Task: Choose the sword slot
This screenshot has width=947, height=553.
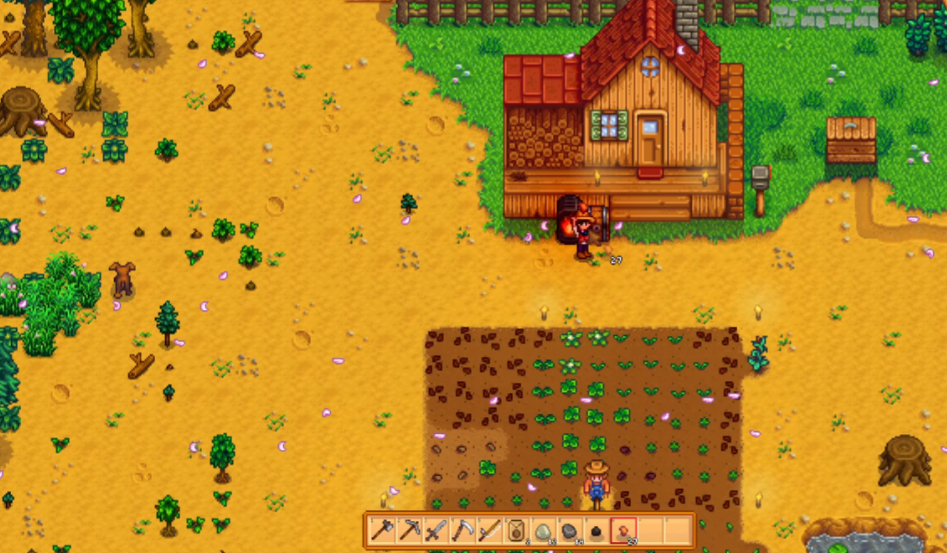Action: click(x=435, y=530)
